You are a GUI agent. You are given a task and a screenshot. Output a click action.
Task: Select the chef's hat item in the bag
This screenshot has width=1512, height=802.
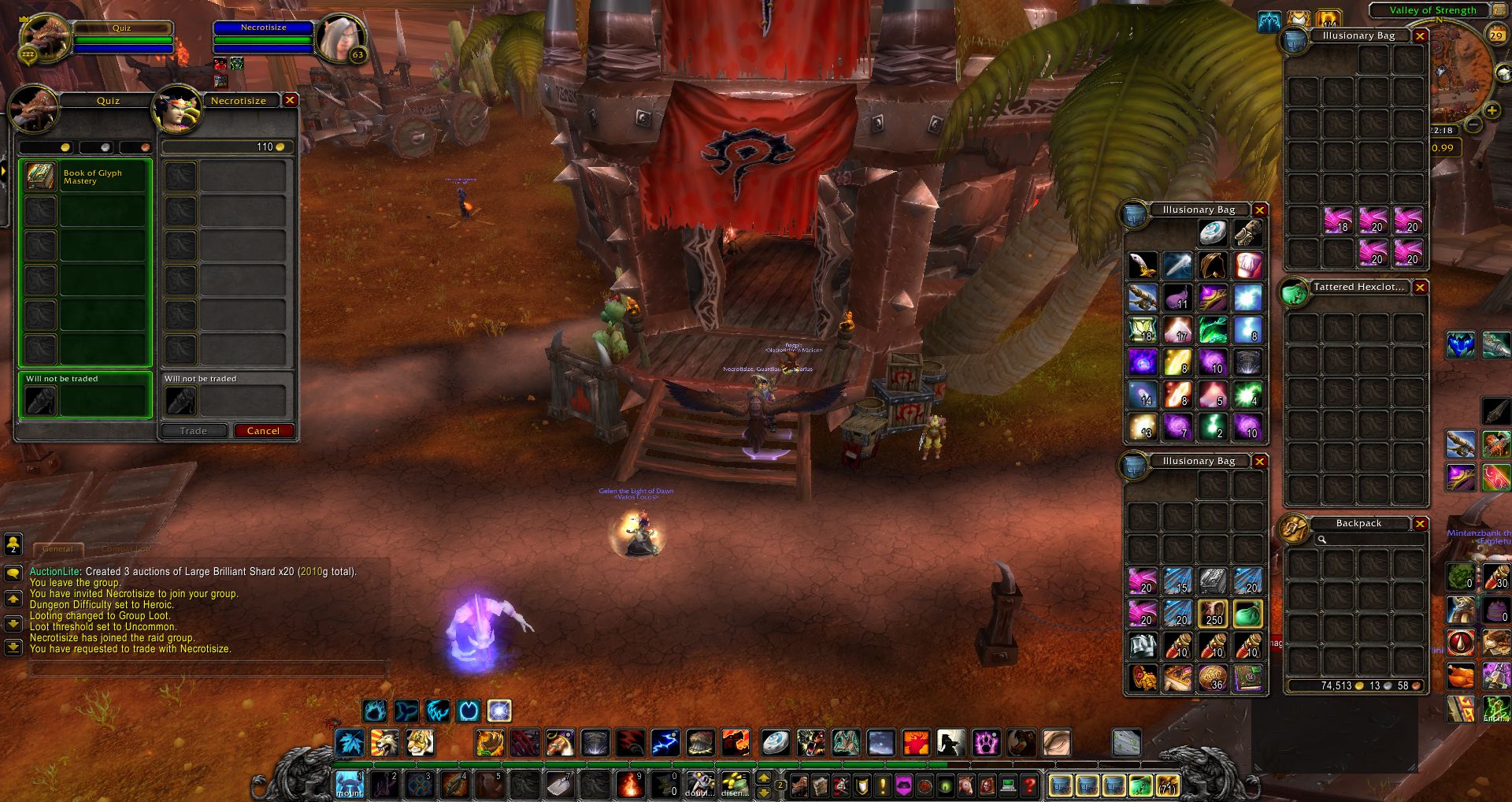point(1247,265)
